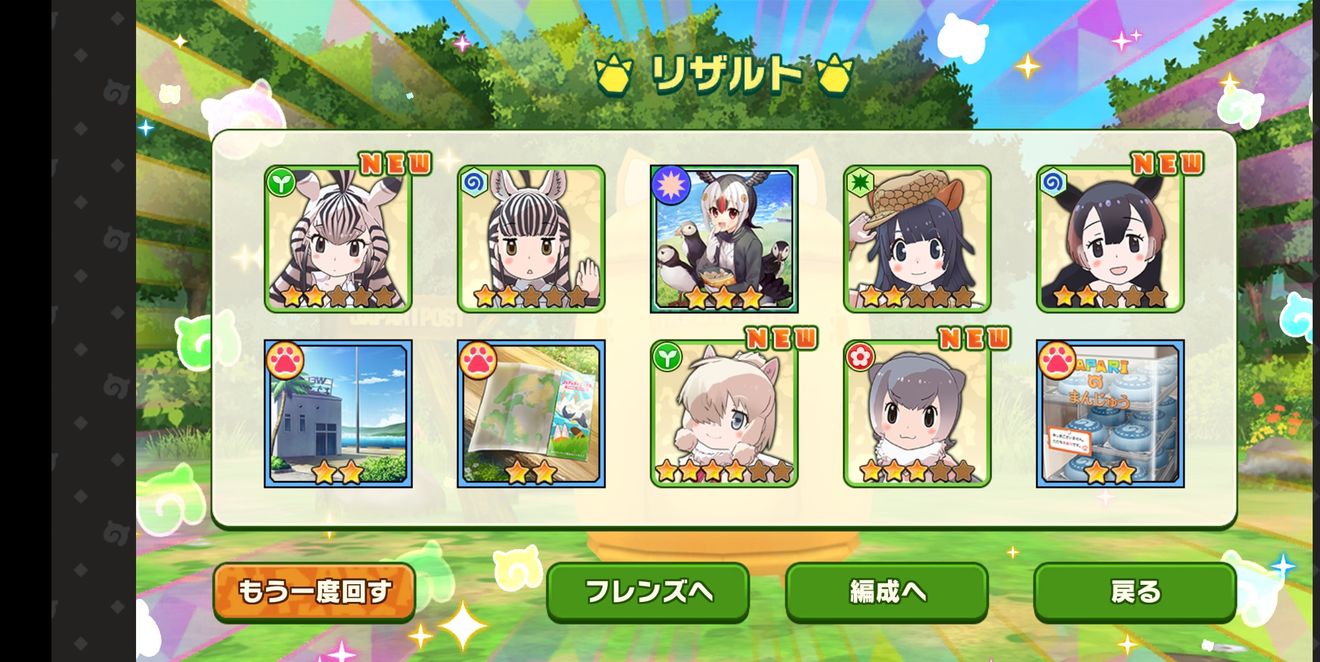View the puffin girl photo card
This screenshot has height=662, width=1320.
click(x=724, y=239)
